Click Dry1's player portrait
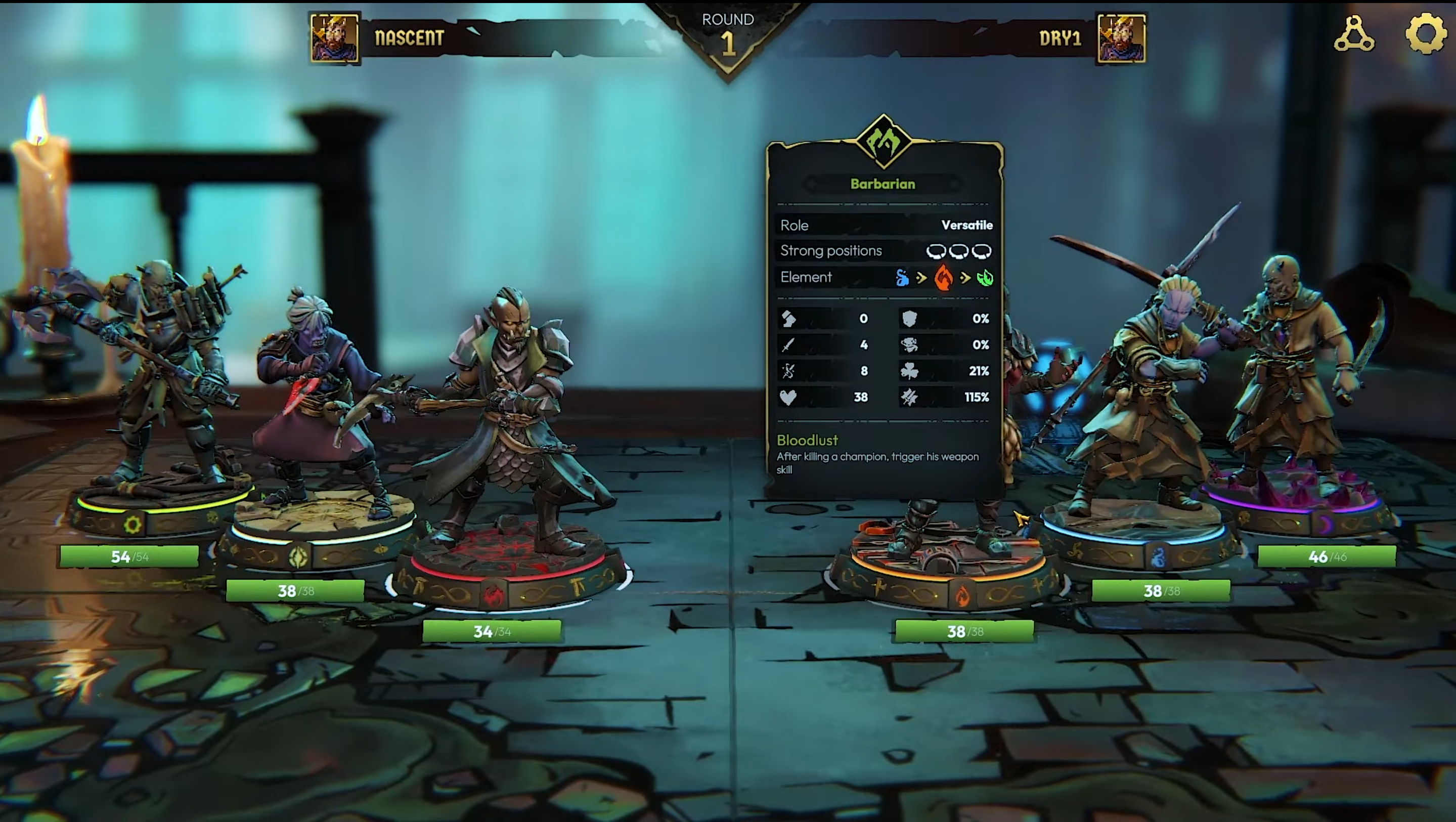This screenshot has width=1456, height=822. 1121,38
